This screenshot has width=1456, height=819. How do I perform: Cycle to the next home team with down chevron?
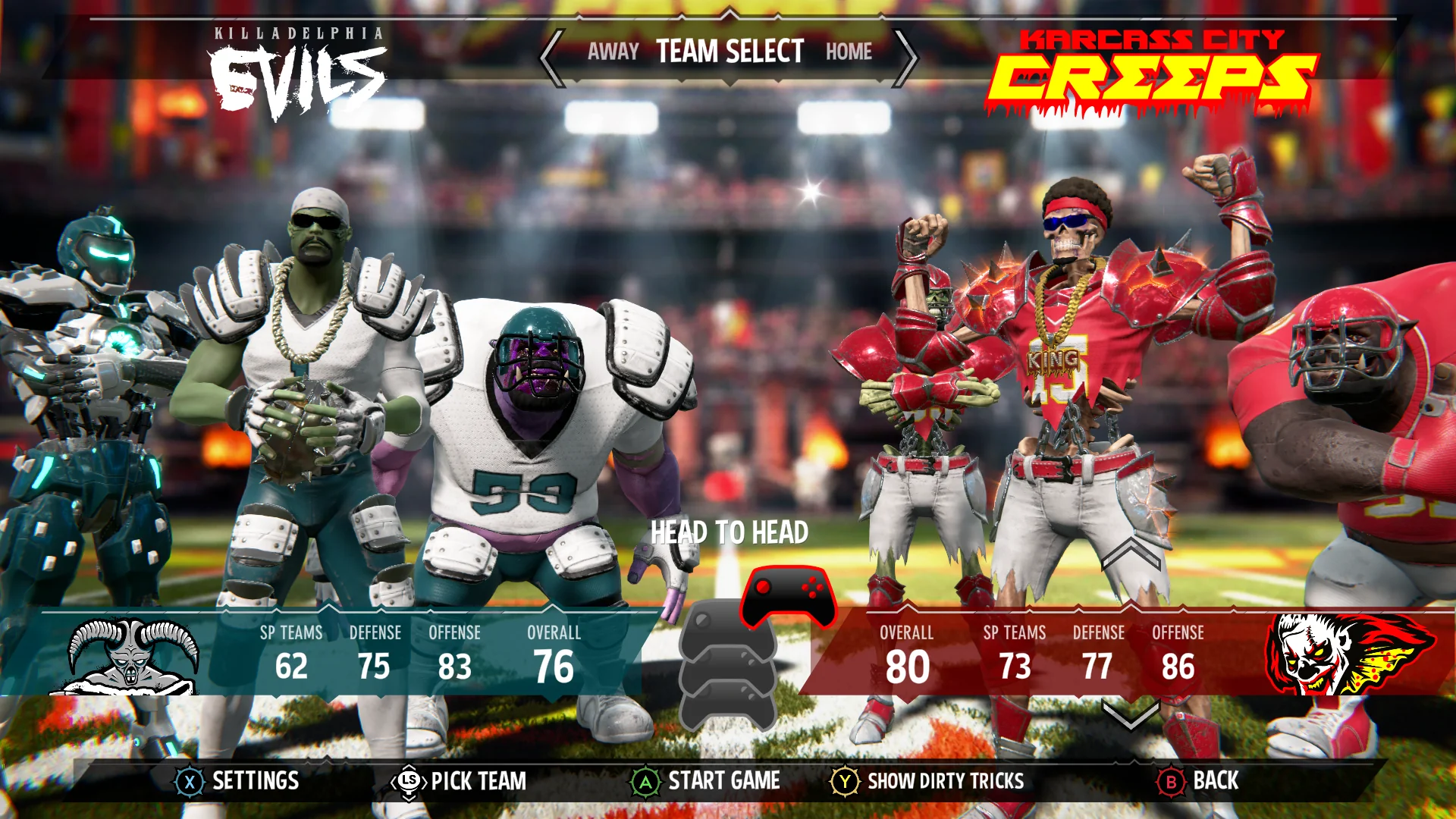coord(1131,714)
